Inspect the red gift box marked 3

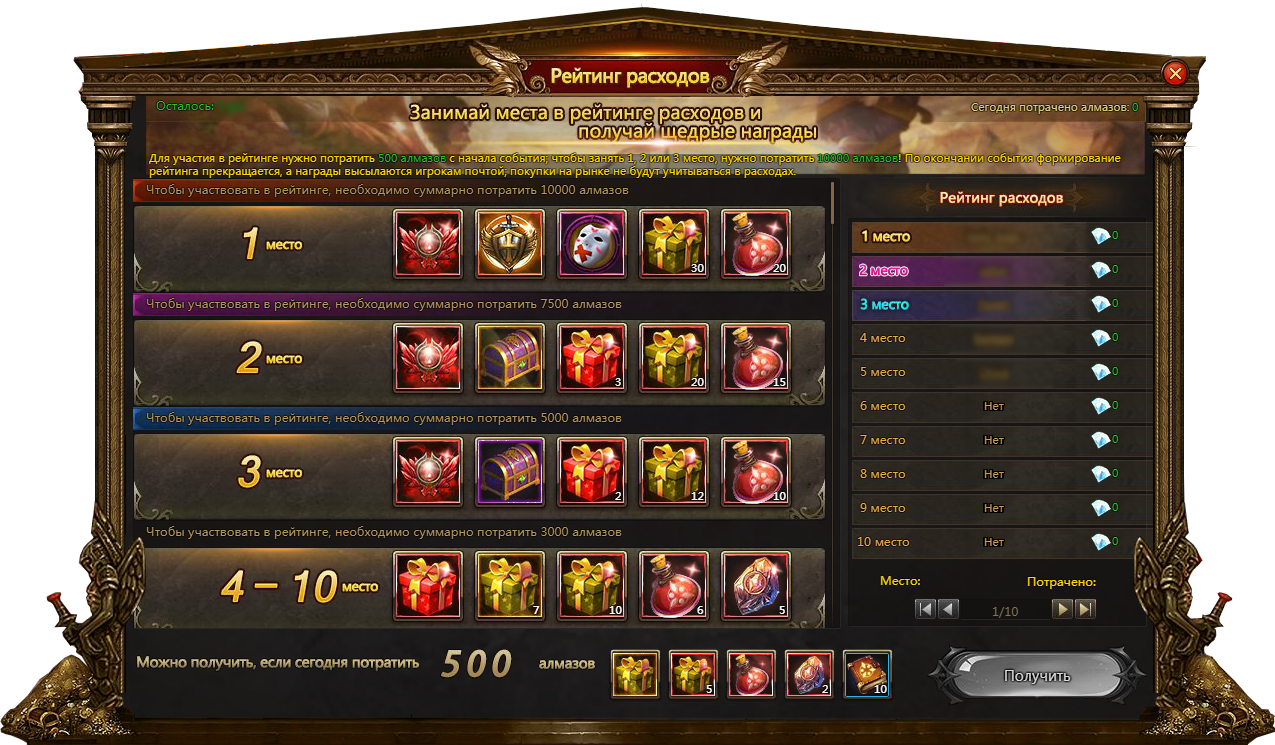[x=592, y=358]
